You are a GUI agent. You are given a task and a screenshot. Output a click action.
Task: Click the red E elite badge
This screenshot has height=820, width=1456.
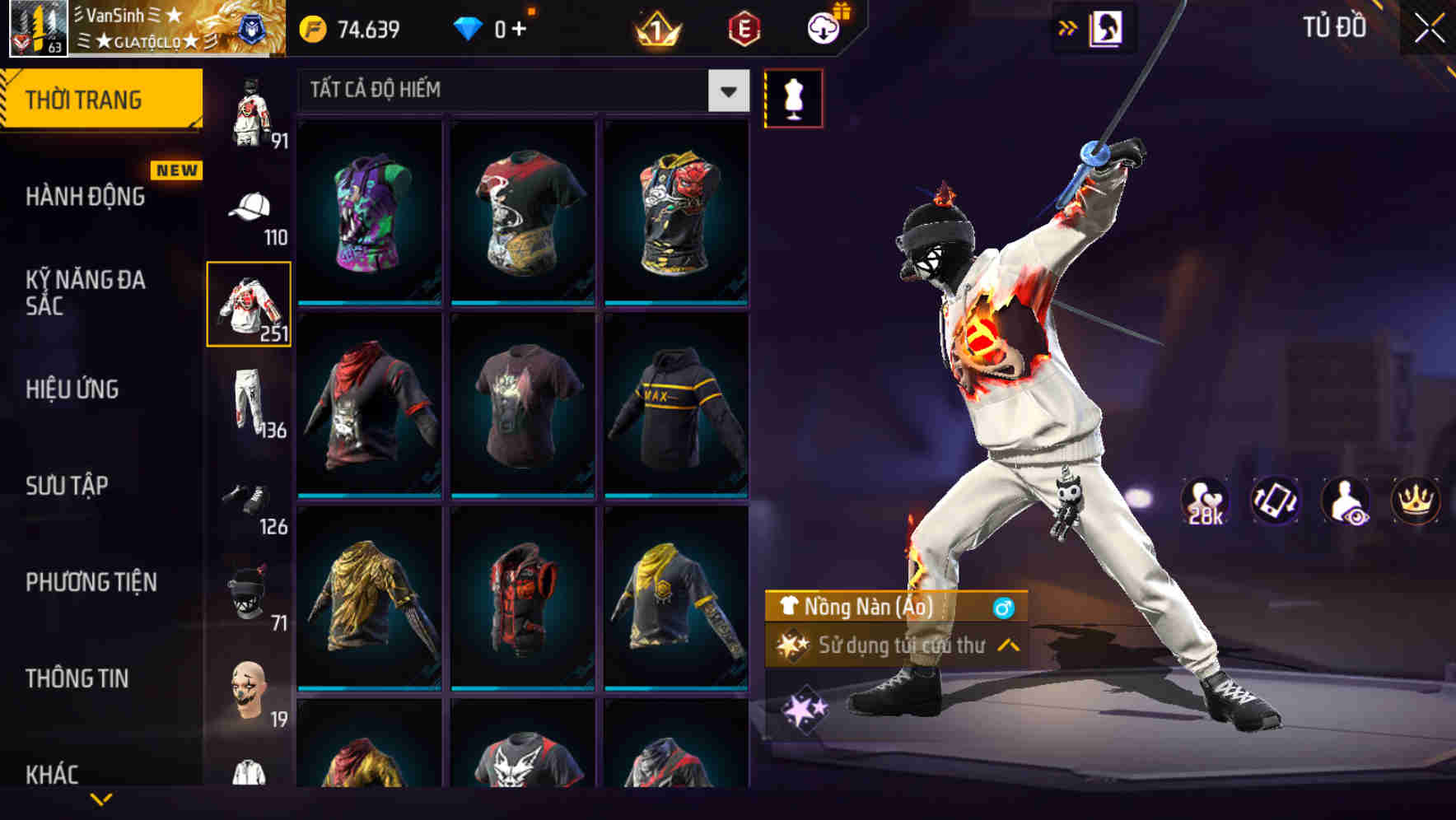click(x=747, y=27)
